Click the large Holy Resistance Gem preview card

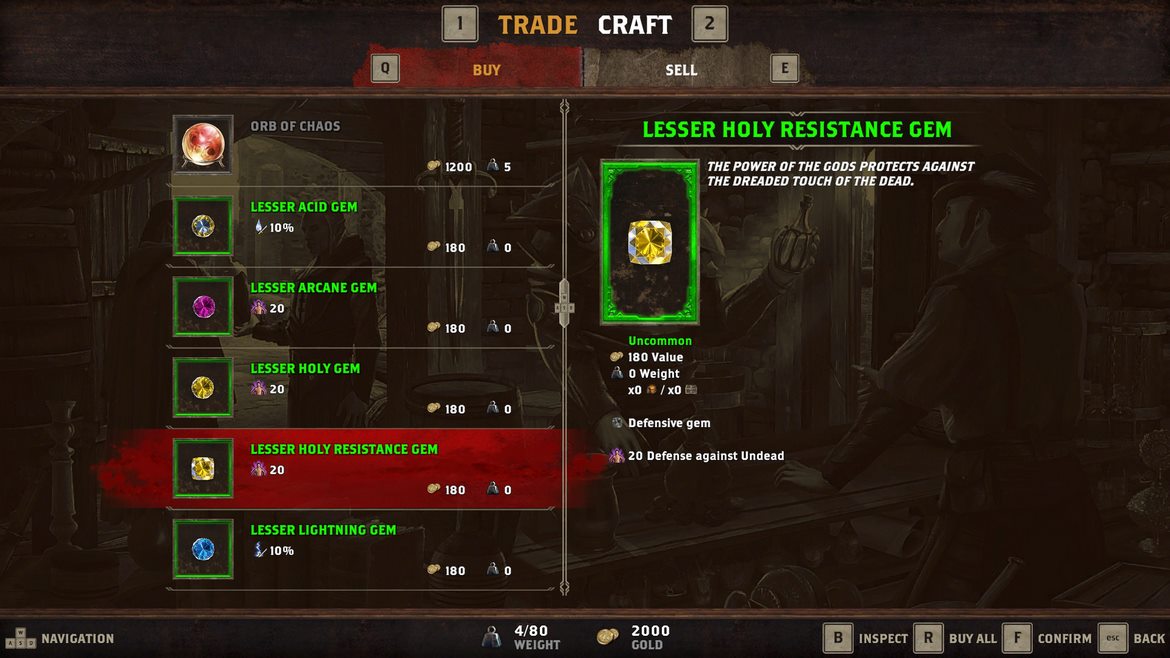[x=650, y=242]
